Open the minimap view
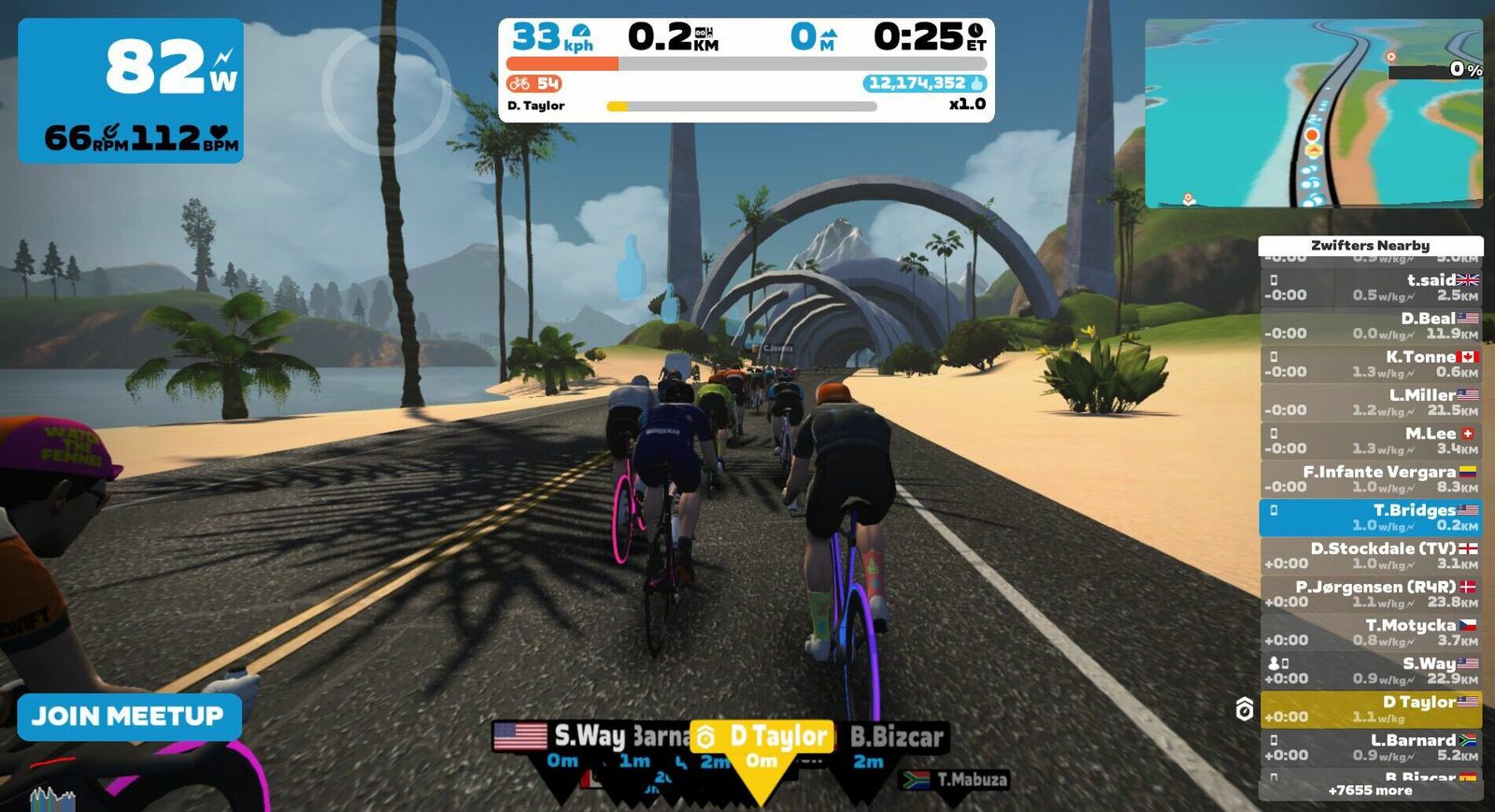The width and height of the screenshot is (1495, 812). tap(1313, 113)
